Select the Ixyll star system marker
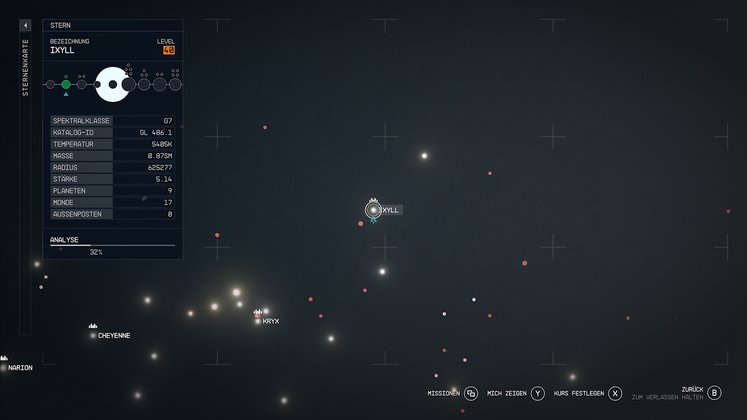This screenshot has height=420, width=747. pos(374,210)
